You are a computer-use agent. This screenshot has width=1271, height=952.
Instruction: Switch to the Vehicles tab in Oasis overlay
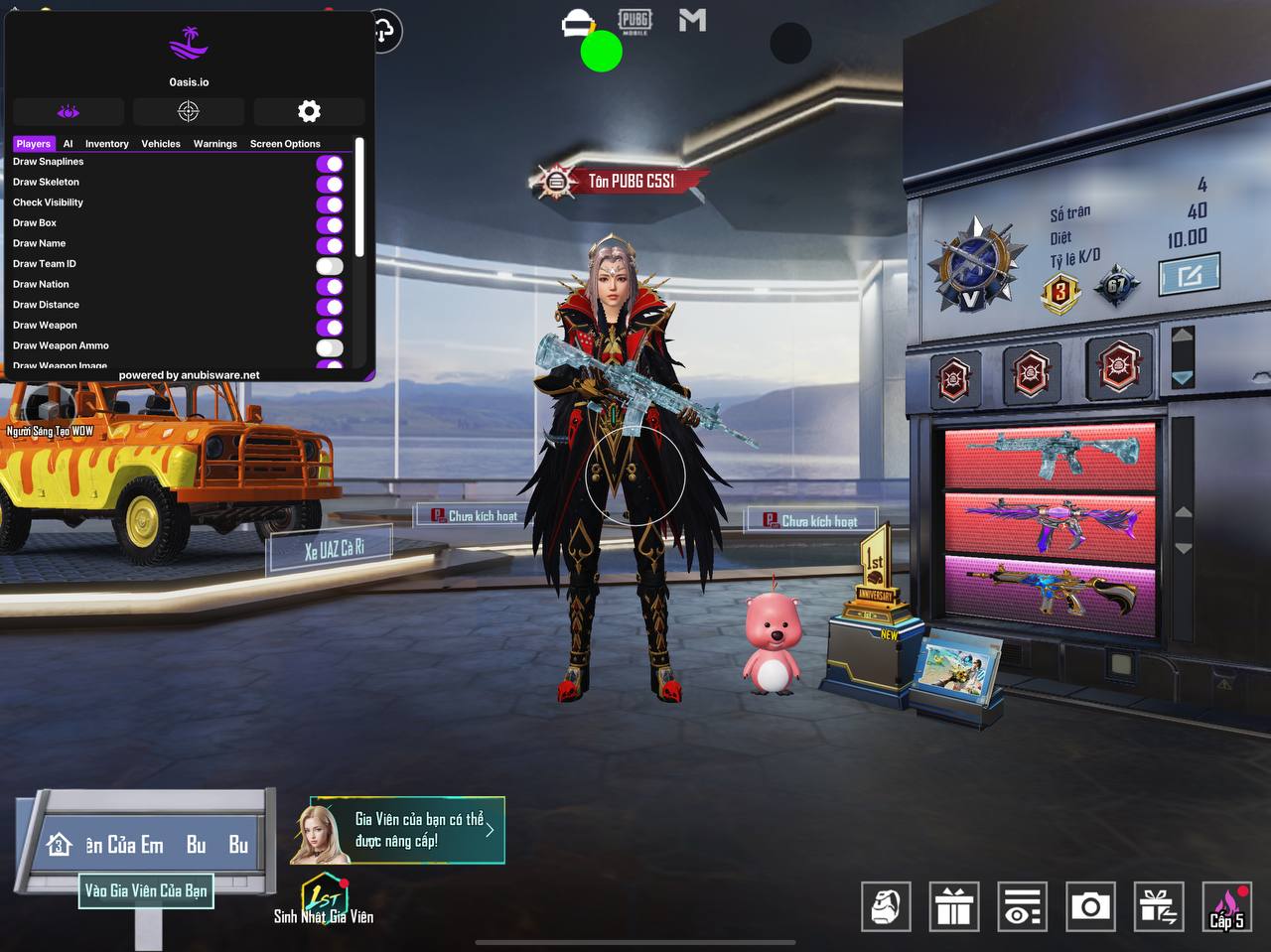[x=161, y=144]
